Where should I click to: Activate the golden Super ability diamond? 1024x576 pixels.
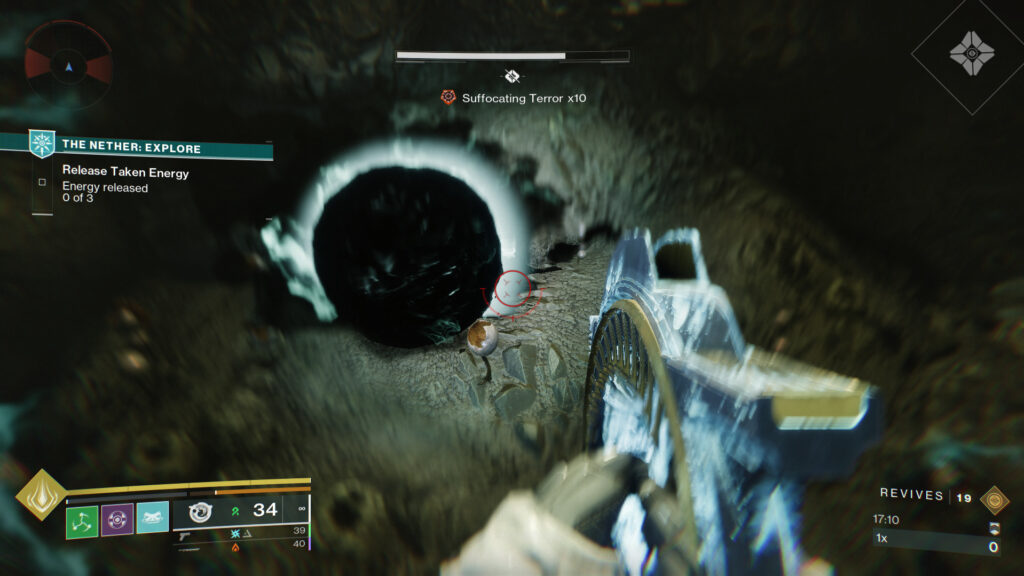[41, 495]
